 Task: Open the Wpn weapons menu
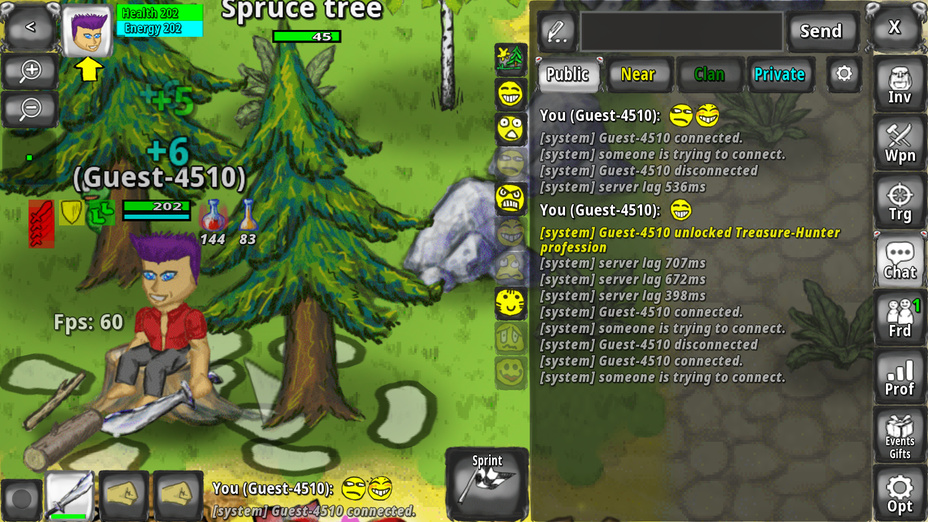coord(899,143)
